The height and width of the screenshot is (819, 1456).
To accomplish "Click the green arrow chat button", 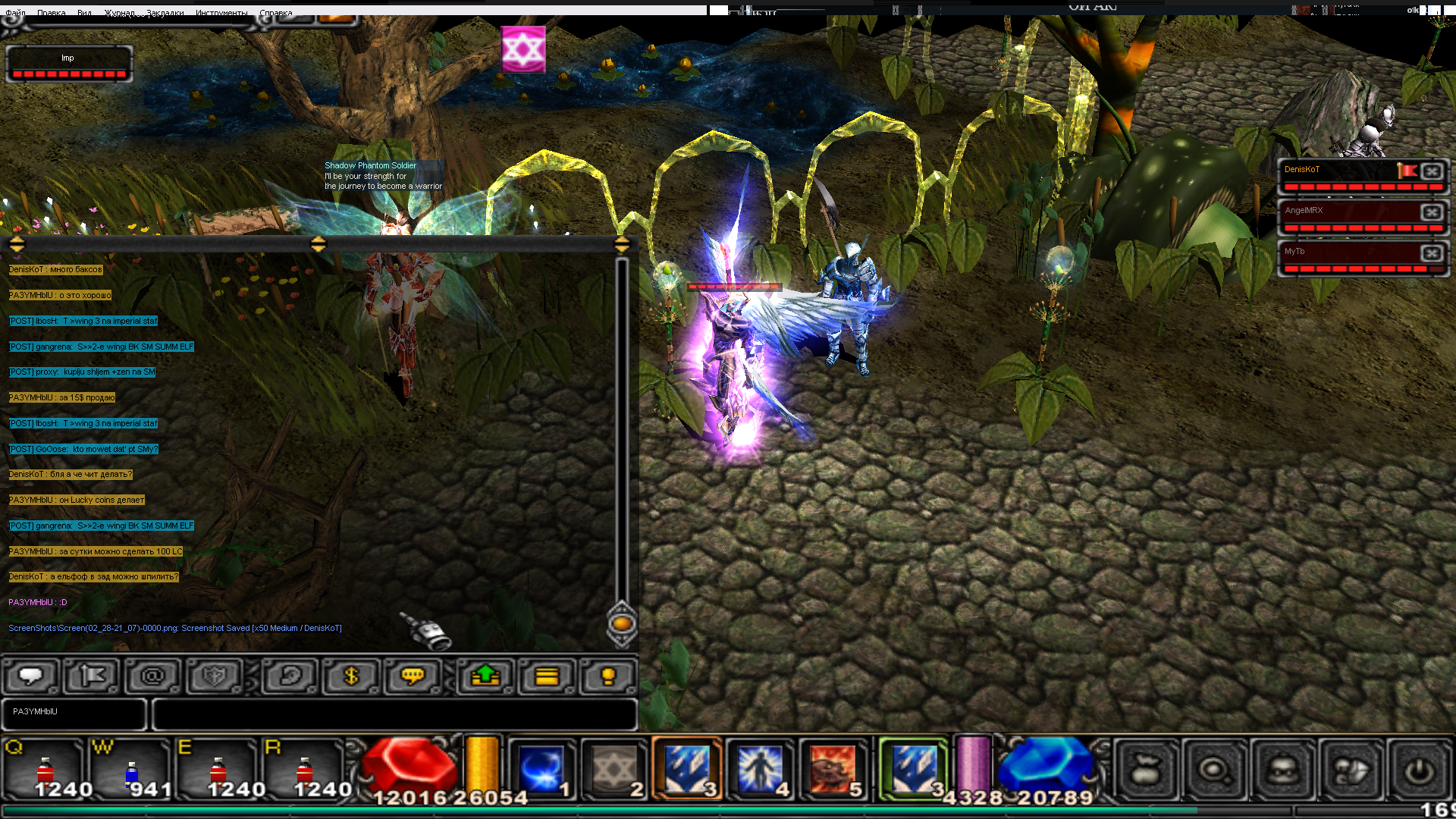I will [x=485, y=676].
